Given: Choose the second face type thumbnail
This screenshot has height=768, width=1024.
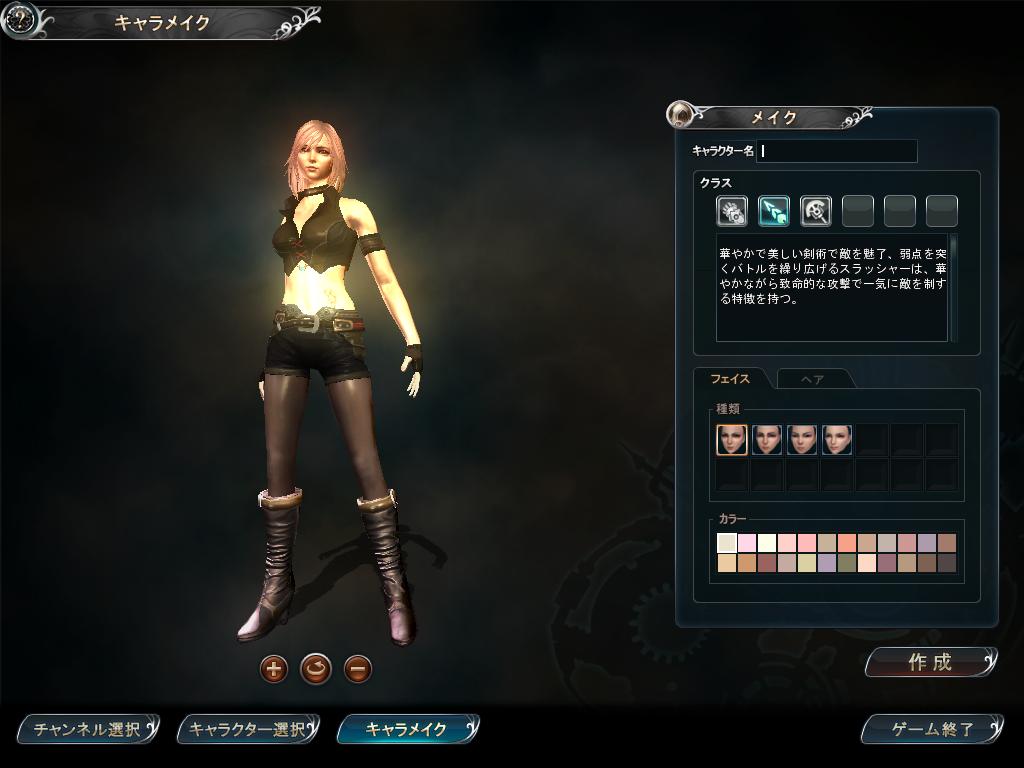Looking at the screenshot, I should [767, 440].
